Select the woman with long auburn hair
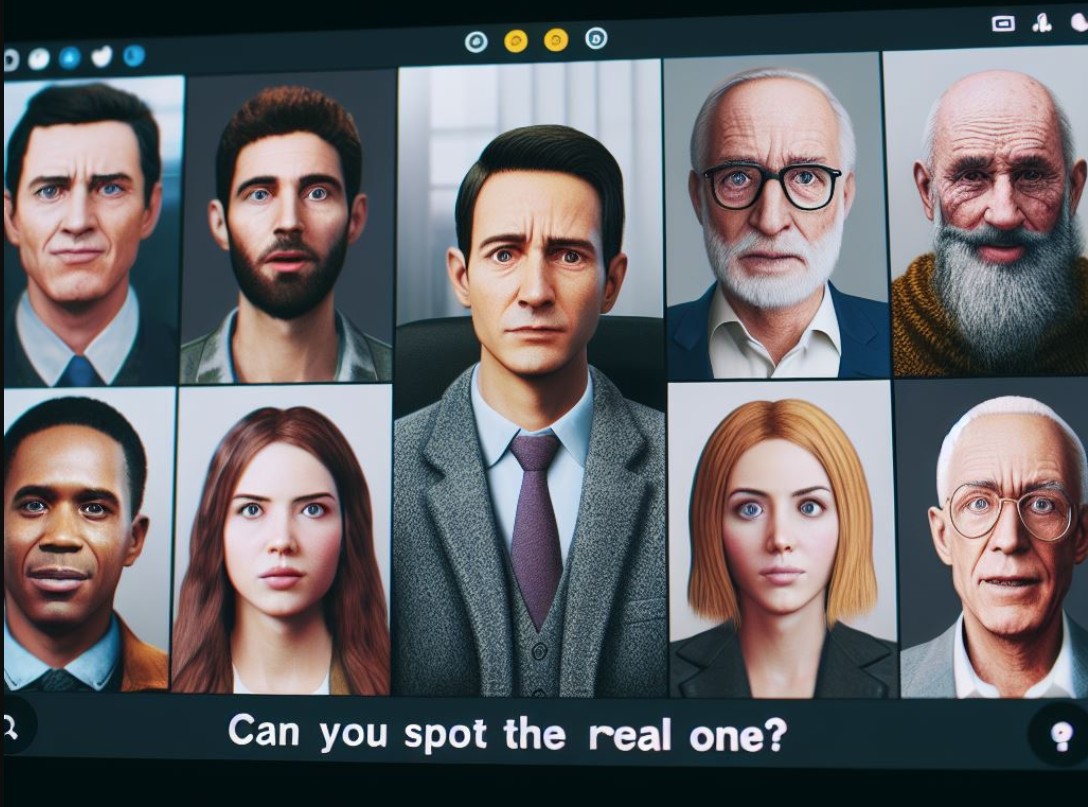The height and width of the screenshot is (807, 1088). pos(281,540)
